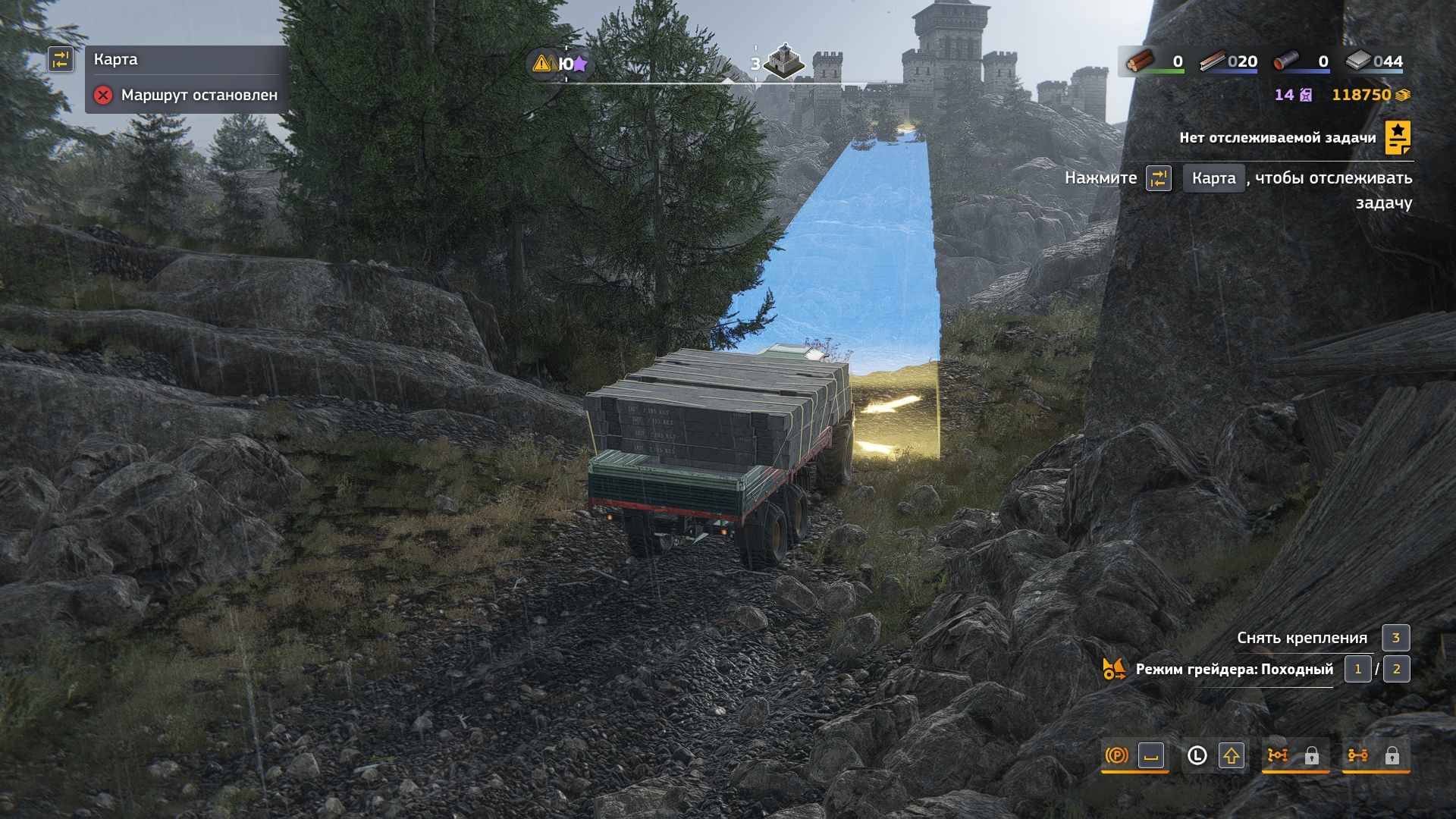Screen dimensions: 1456x819
Task: Select the concrete slabs resource icon
Action: pos(1359,61)
